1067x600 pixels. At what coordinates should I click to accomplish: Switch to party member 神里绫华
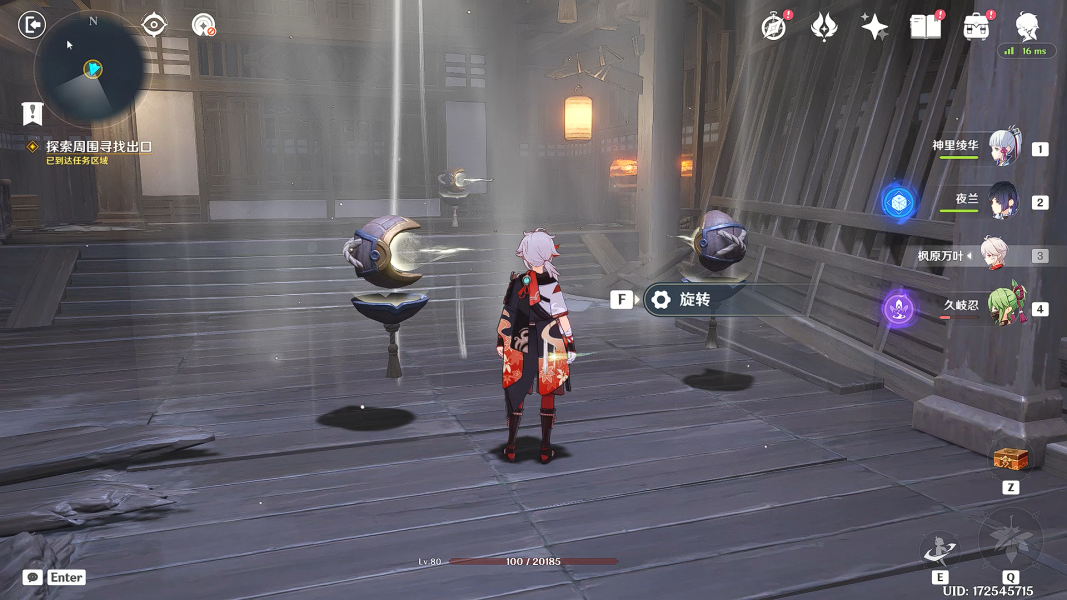1003,148
